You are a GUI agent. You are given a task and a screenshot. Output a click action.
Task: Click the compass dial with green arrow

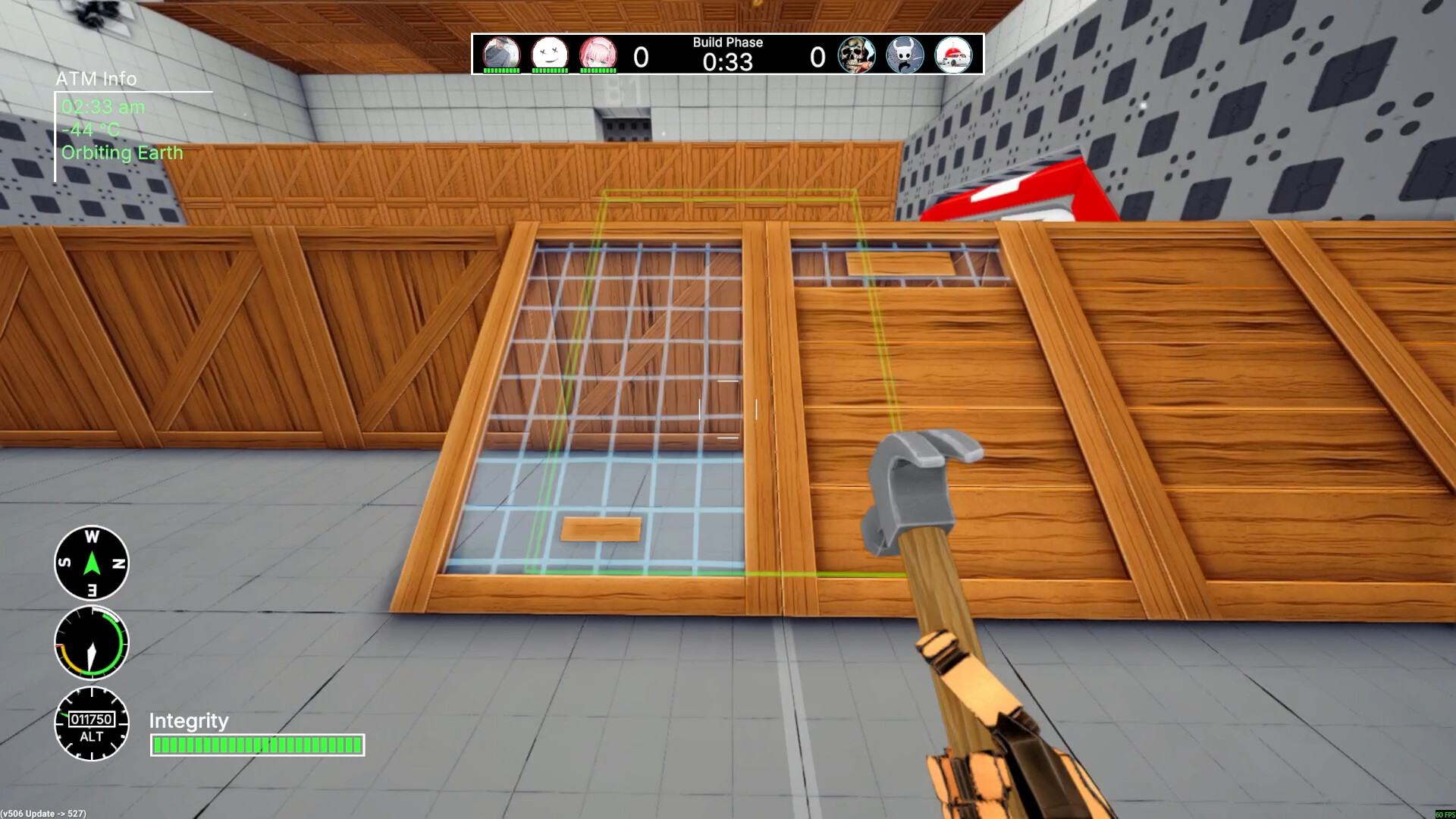pyautogui.click(x=92, y=563)
